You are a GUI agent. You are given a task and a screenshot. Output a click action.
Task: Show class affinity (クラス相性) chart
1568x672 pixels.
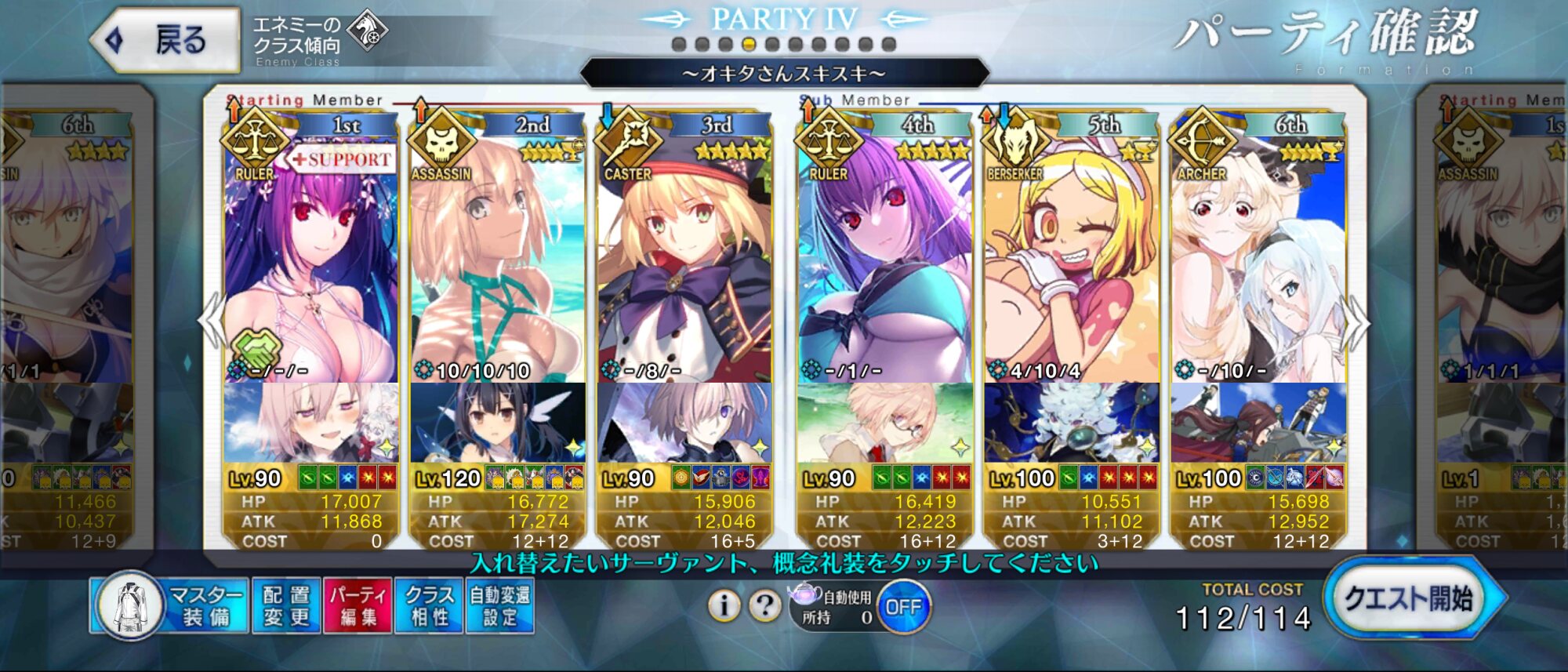pos(429,606)
